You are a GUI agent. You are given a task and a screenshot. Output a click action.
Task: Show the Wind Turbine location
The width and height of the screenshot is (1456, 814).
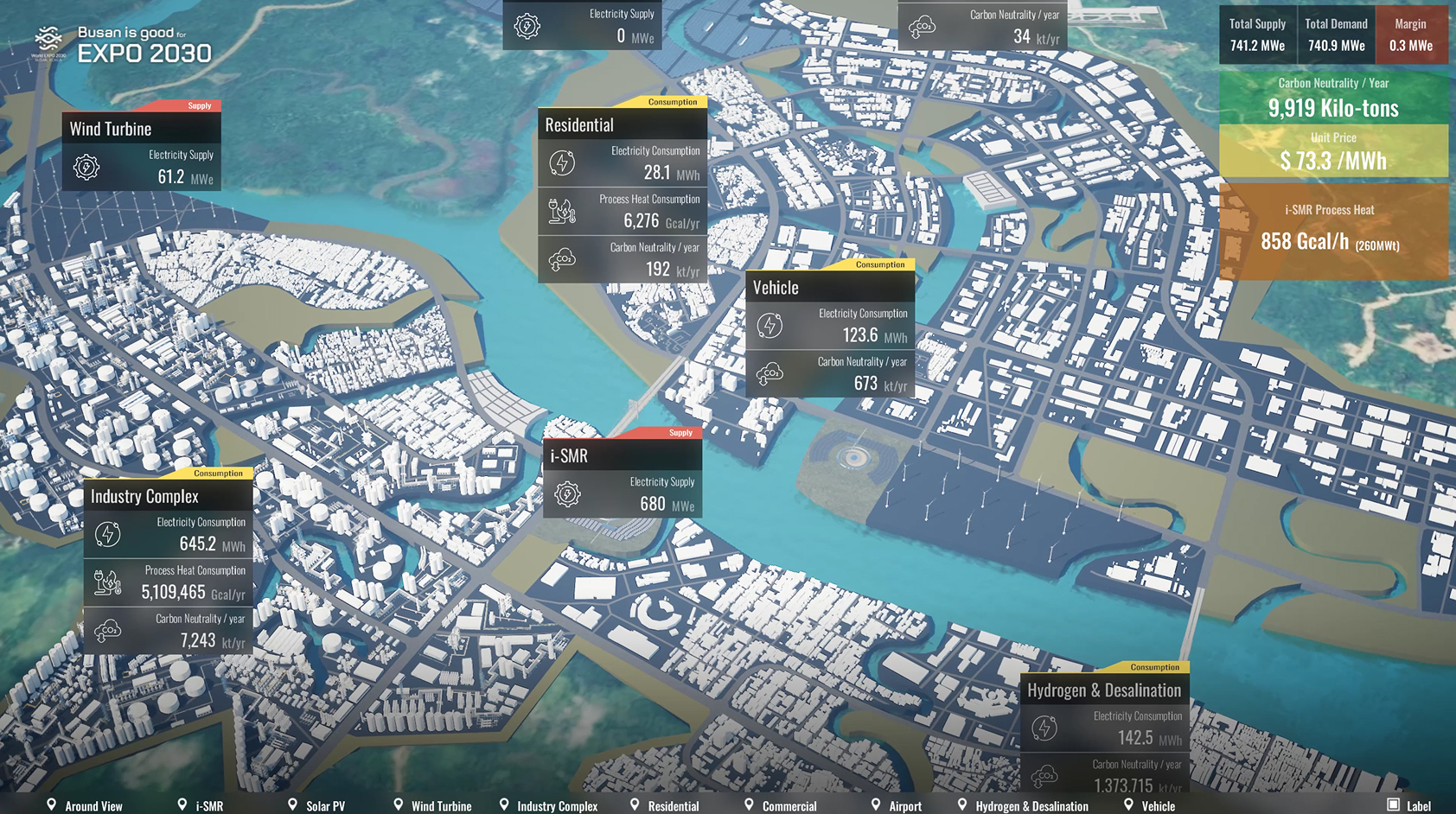pos(432,805)
